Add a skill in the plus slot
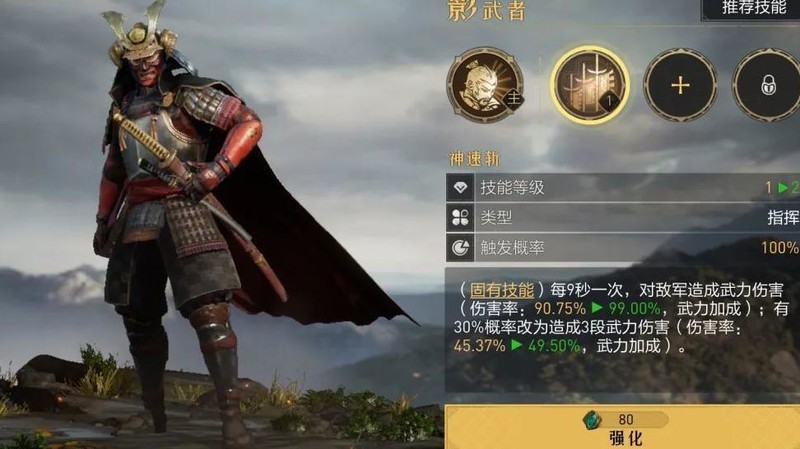Viewport: 800px width, 449px height. pos(680,85)
